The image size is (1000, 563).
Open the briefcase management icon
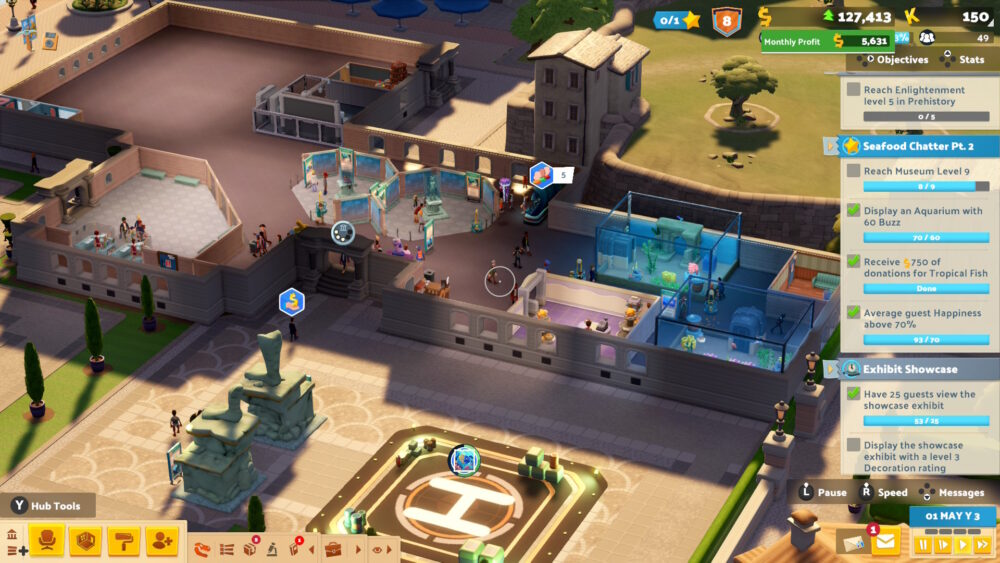(x=333, y=549)
